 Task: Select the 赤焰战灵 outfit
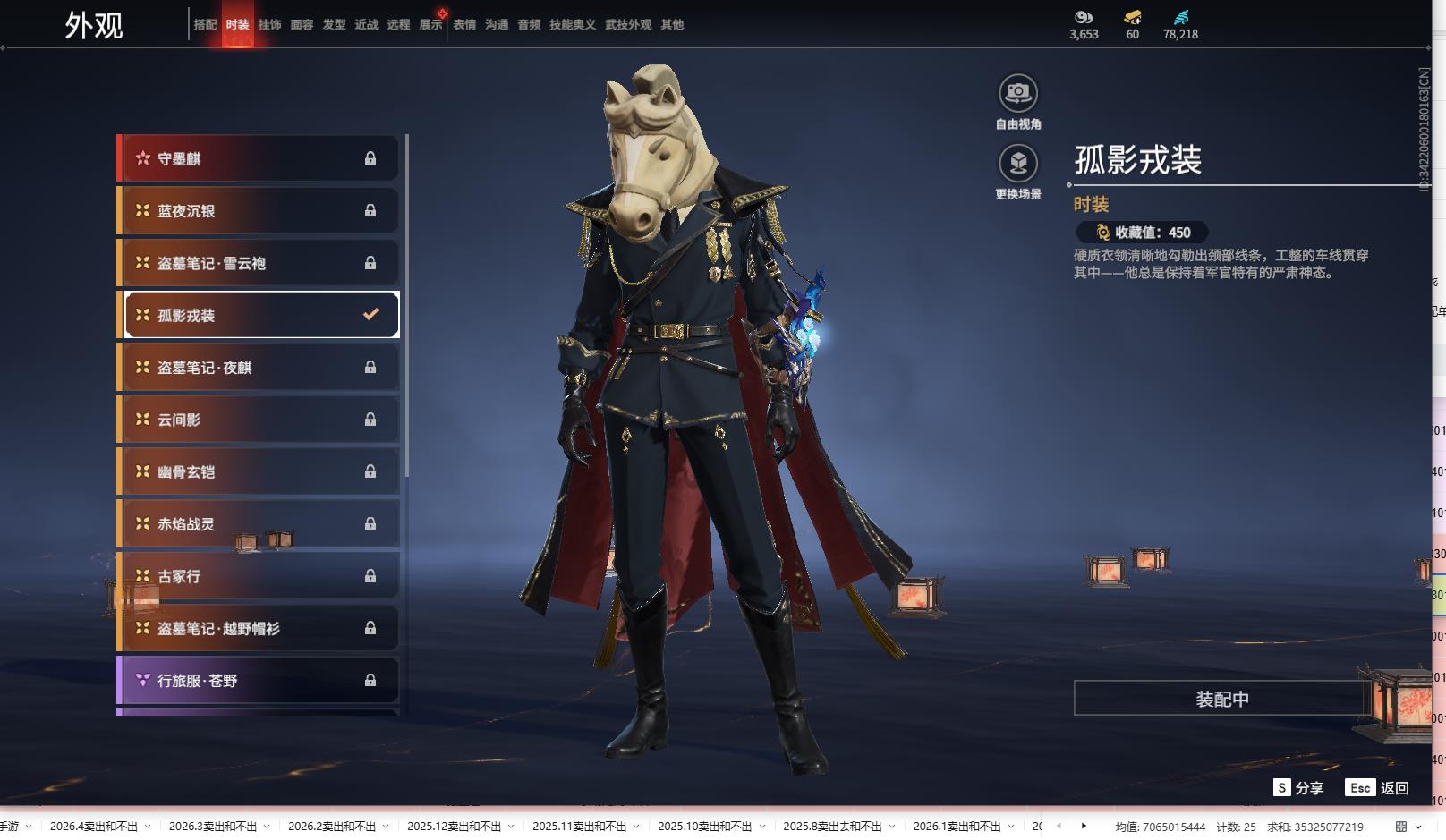[258, 524]
